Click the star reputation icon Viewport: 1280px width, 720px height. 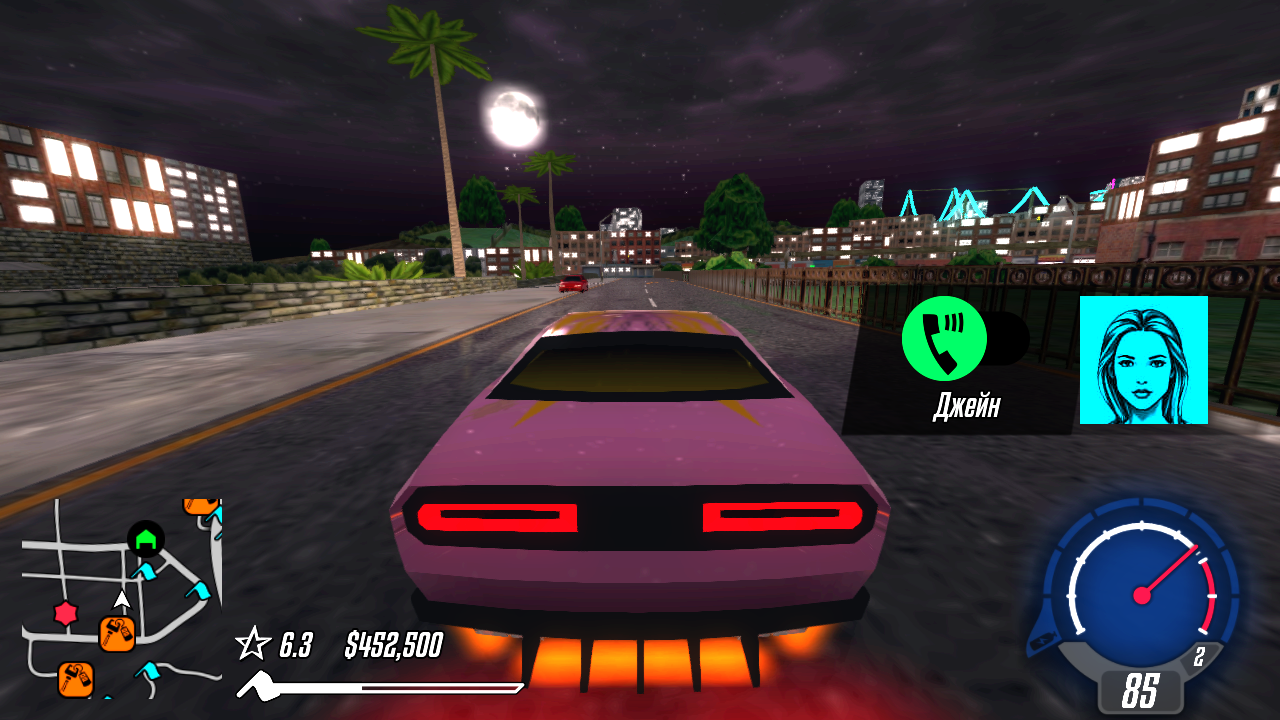253,645
